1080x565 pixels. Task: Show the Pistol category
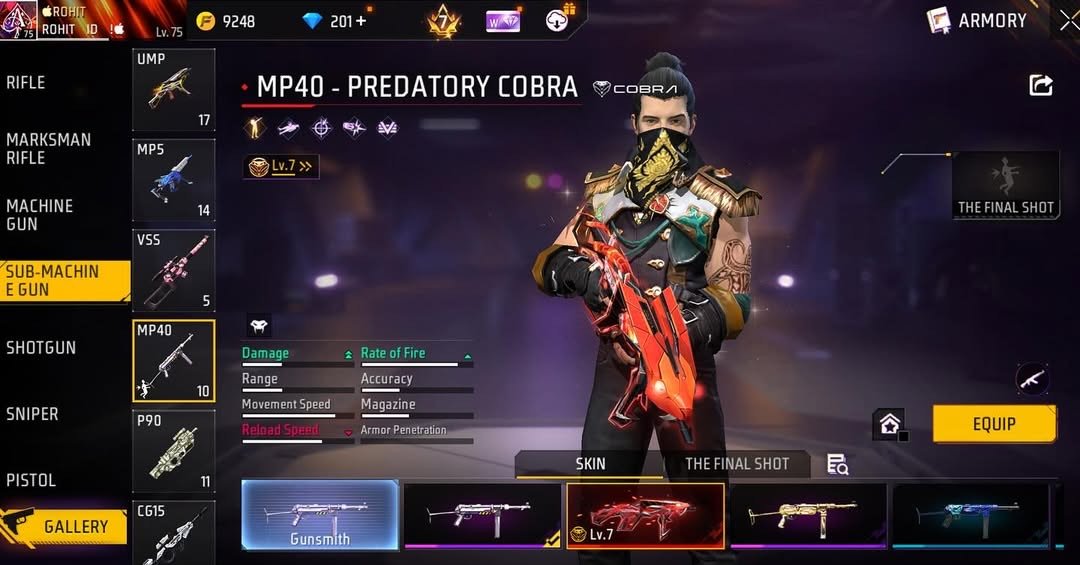(x=31, y=480)
